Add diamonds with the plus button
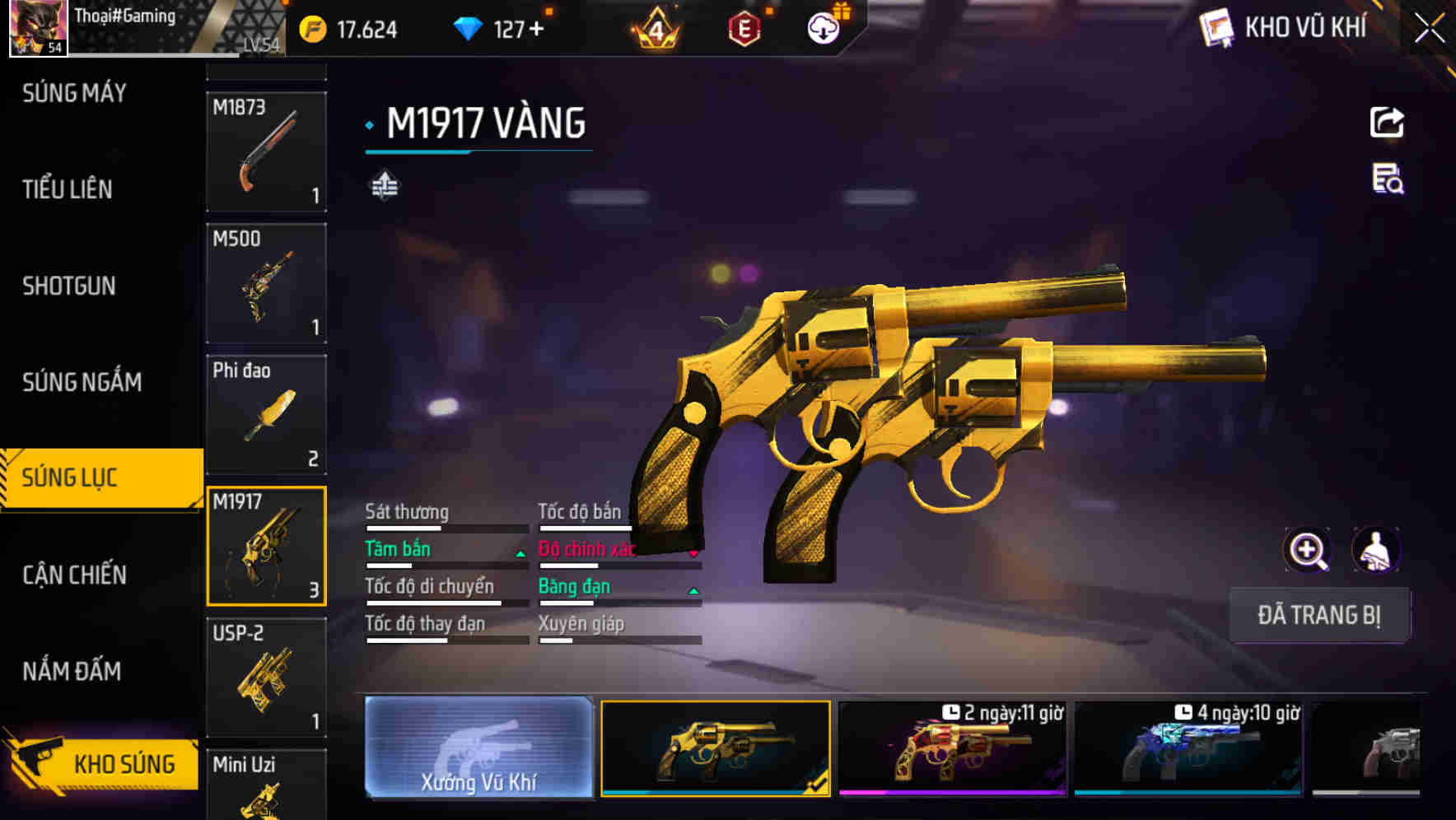1456x820 pixels. [x=537, y=30]
